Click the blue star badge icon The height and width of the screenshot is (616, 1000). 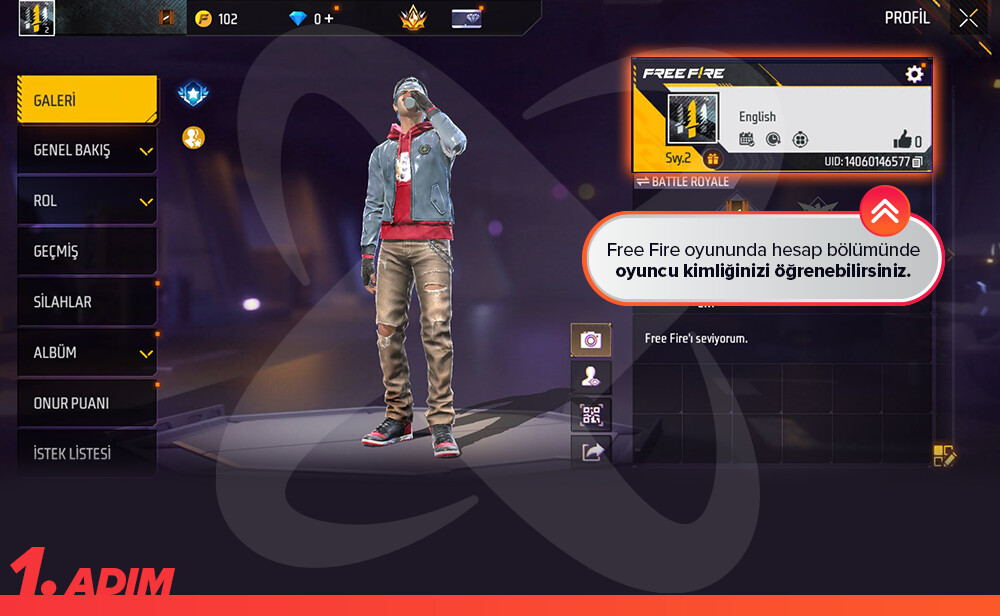pyautogui.click(x=192, y=94)
